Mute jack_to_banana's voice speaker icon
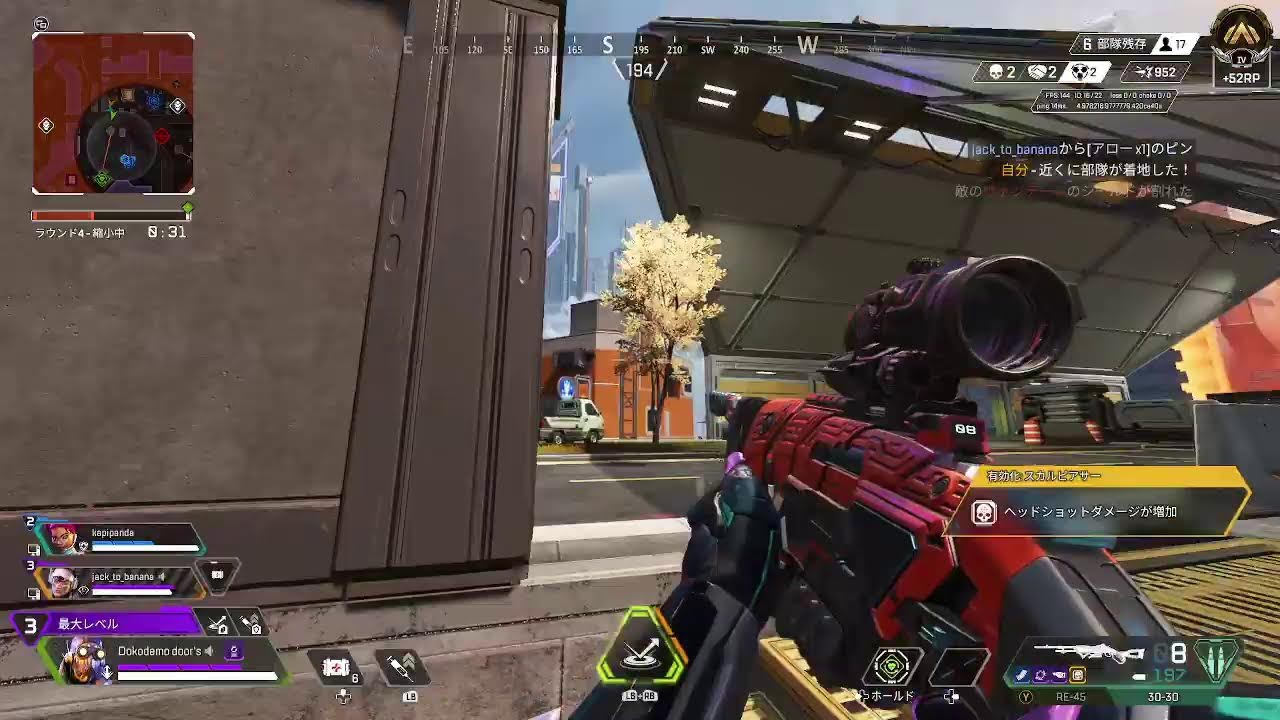 click(x=162, y=577)
